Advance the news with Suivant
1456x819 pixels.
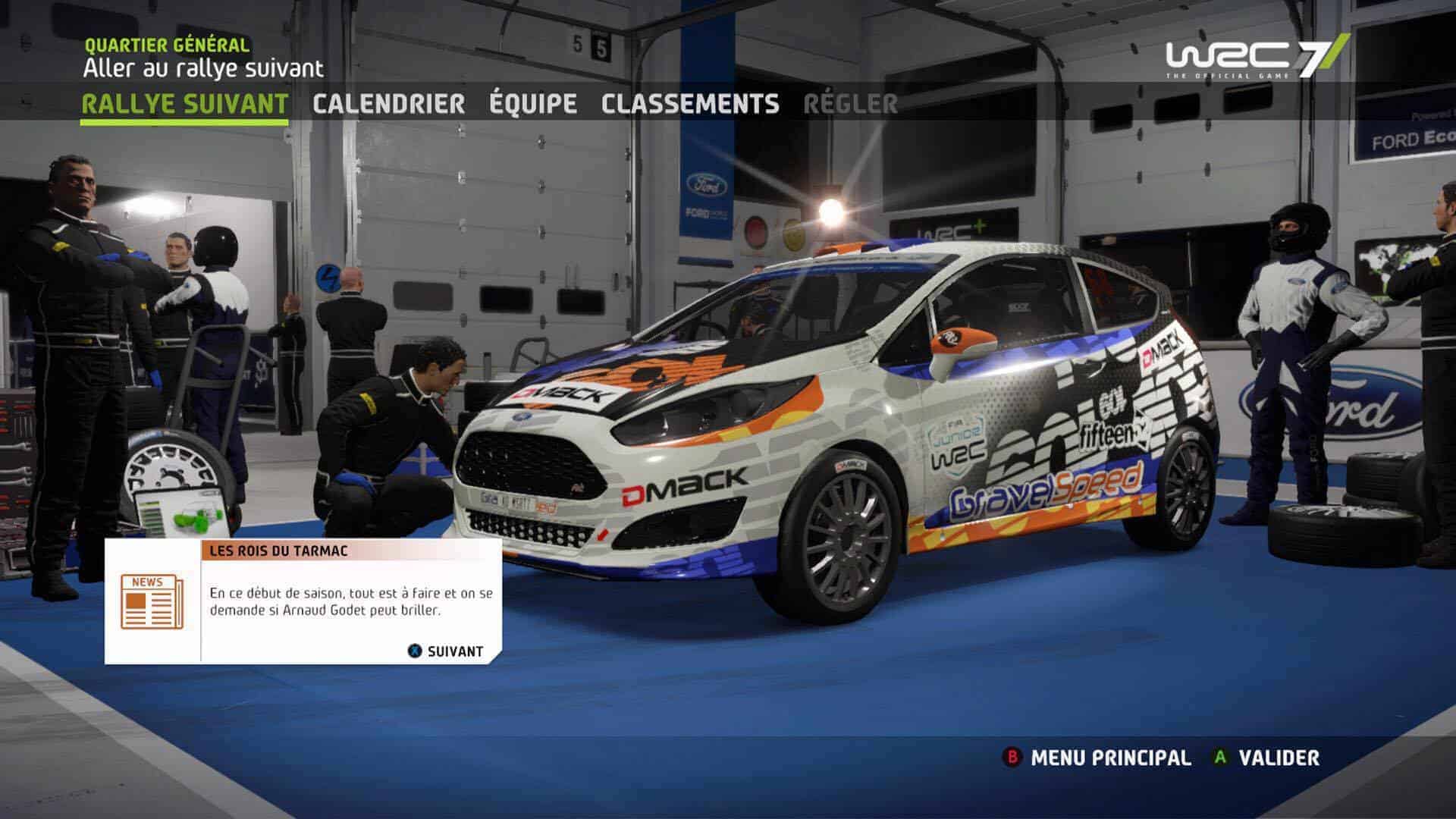pyautogui.click(x=446, y=651)
